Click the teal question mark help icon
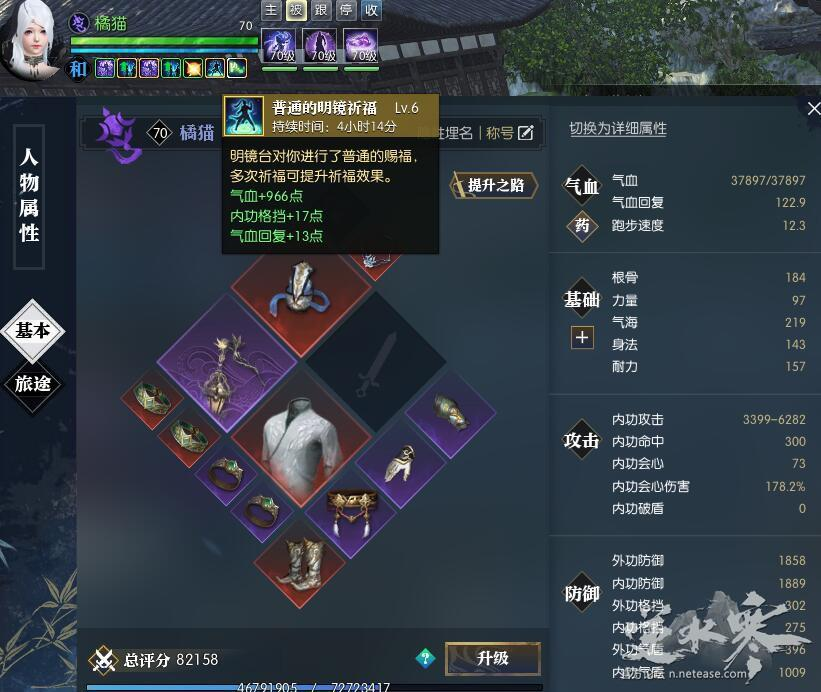 tap(426, 657)
